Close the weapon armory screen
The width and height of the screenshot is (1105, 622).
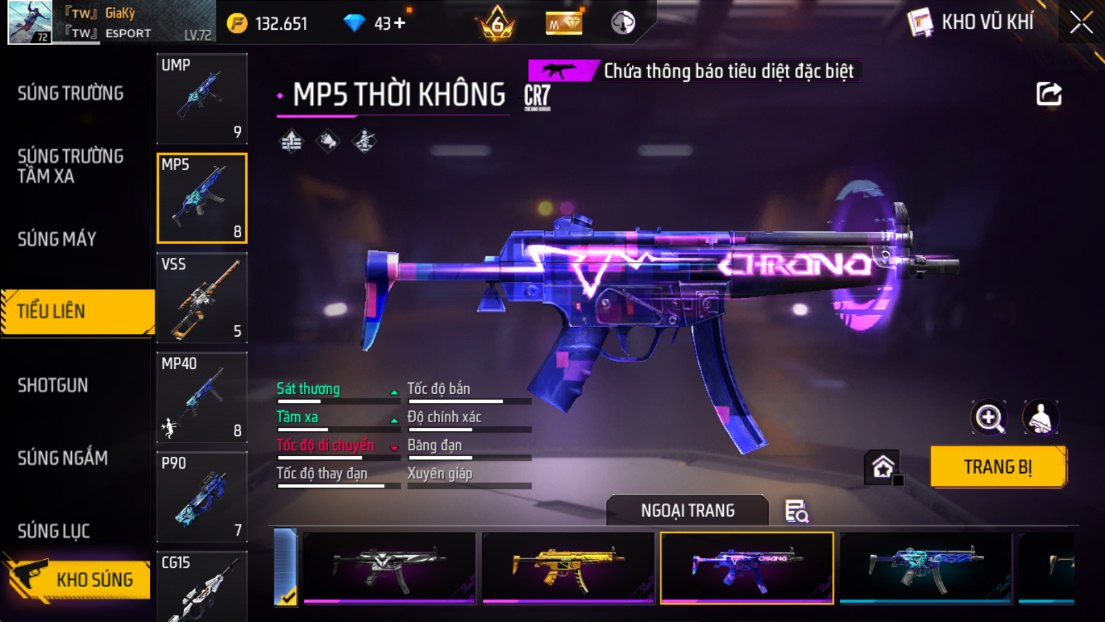pyautogui.click(x=1081, y=23)
